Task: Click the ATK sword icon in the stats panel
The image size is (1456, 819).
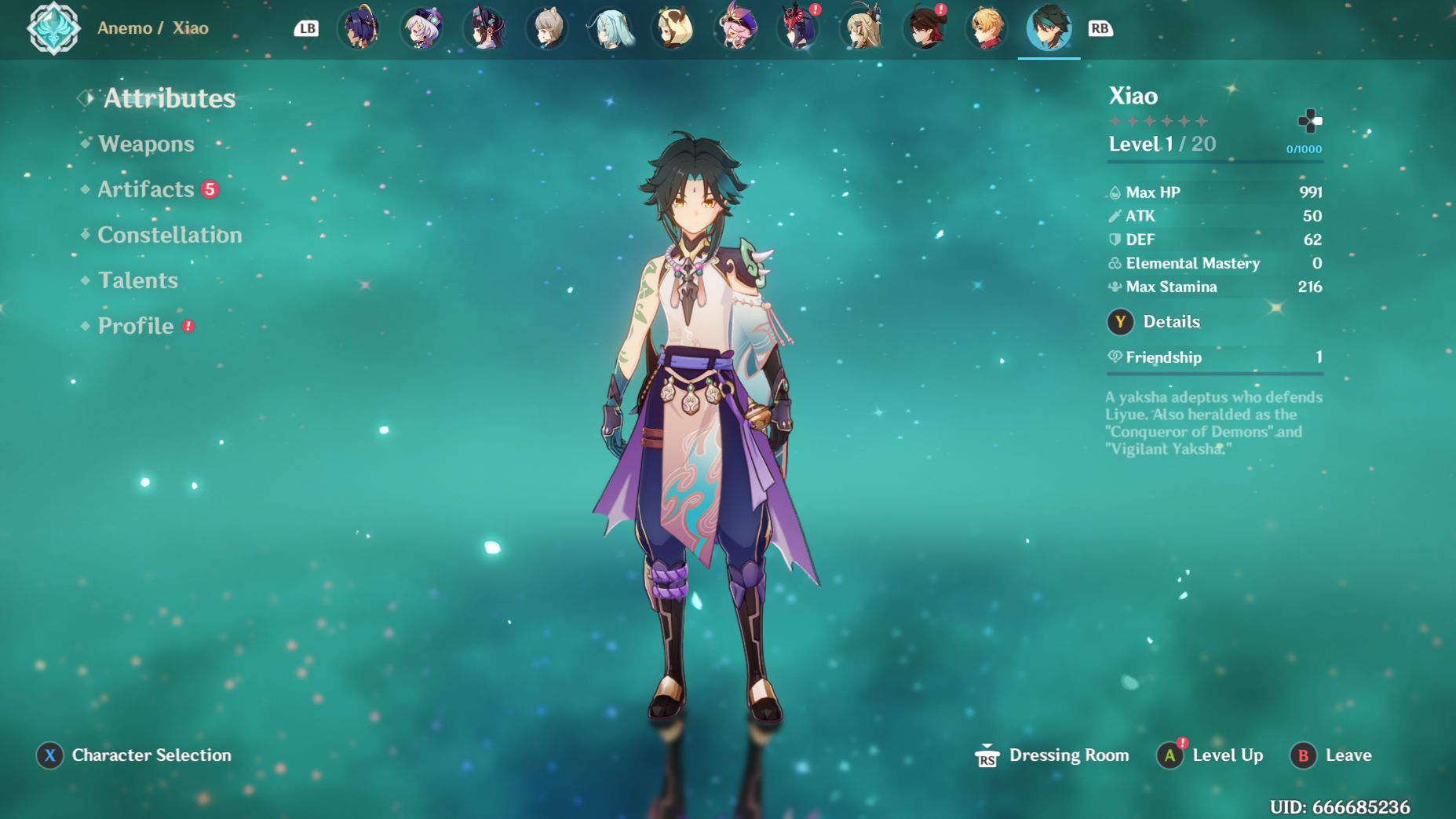Action: [x=1114, y=215]
